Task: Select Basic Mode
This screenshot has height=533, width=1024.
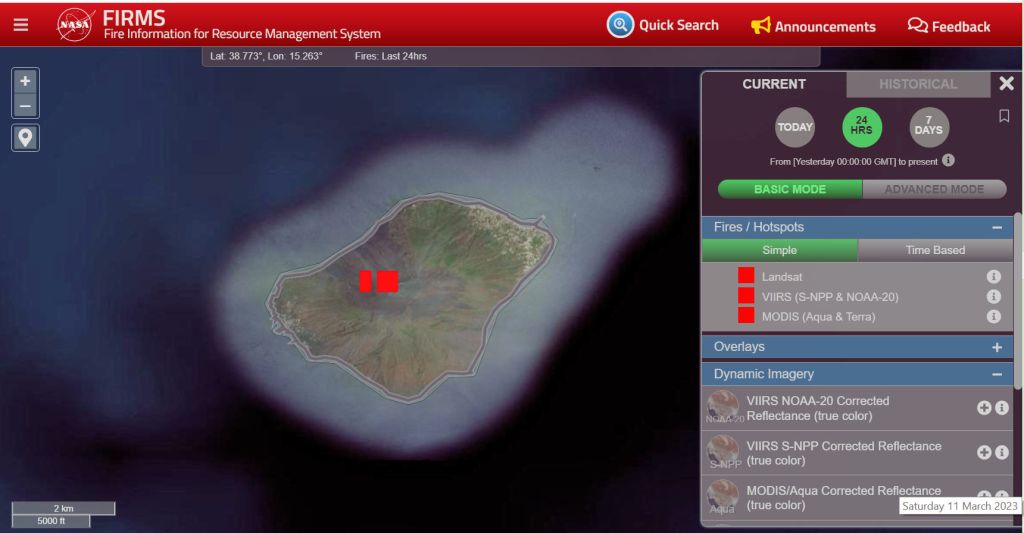Action: 790,189
